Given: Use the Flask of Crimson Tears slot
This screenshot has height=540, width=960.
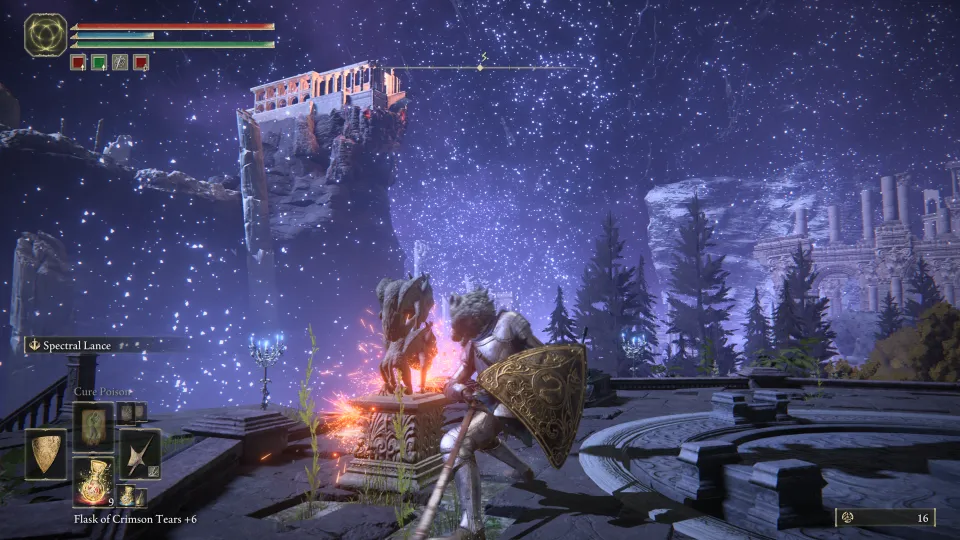Looking at the screenshot, I should 93,480.
